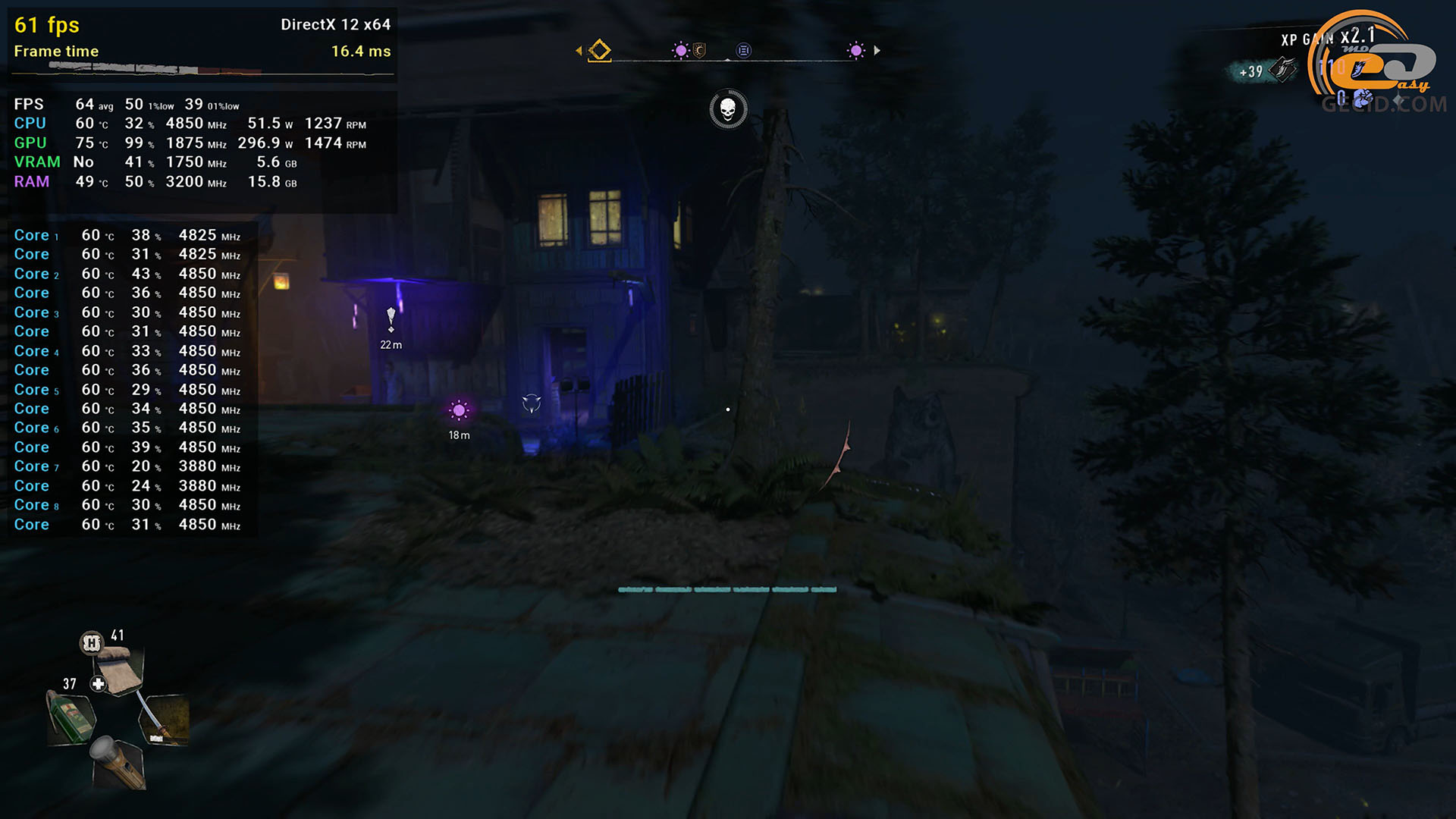The height and width of the screenshot is (819, 1456).
Task: Click the white three-pronged waypoint marker
Action: click(532, 403)
